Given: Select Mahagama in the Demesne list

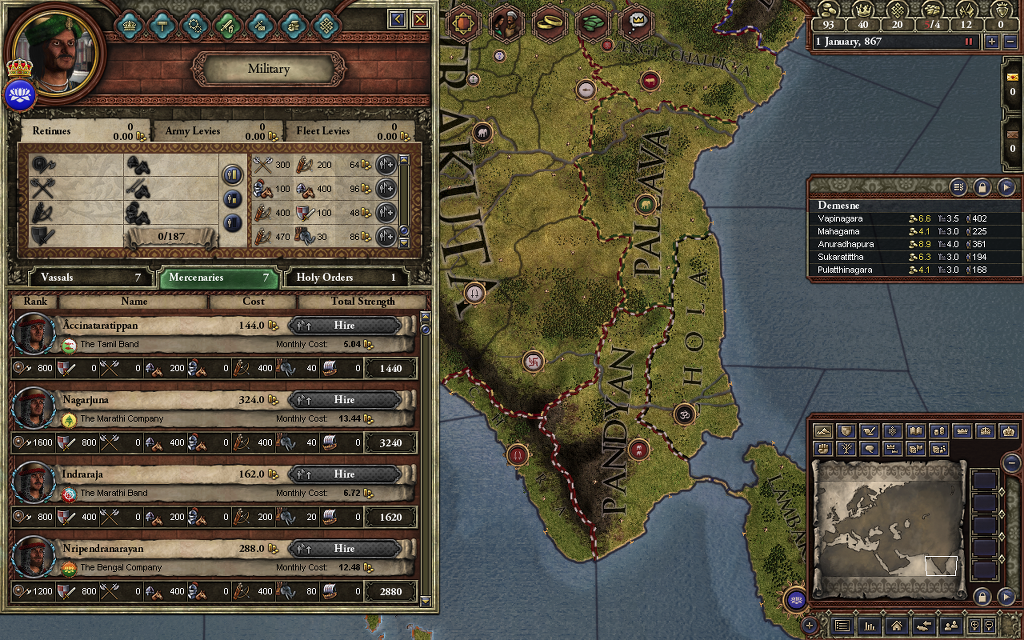Looking at the screenshot, I should point(839,231).
